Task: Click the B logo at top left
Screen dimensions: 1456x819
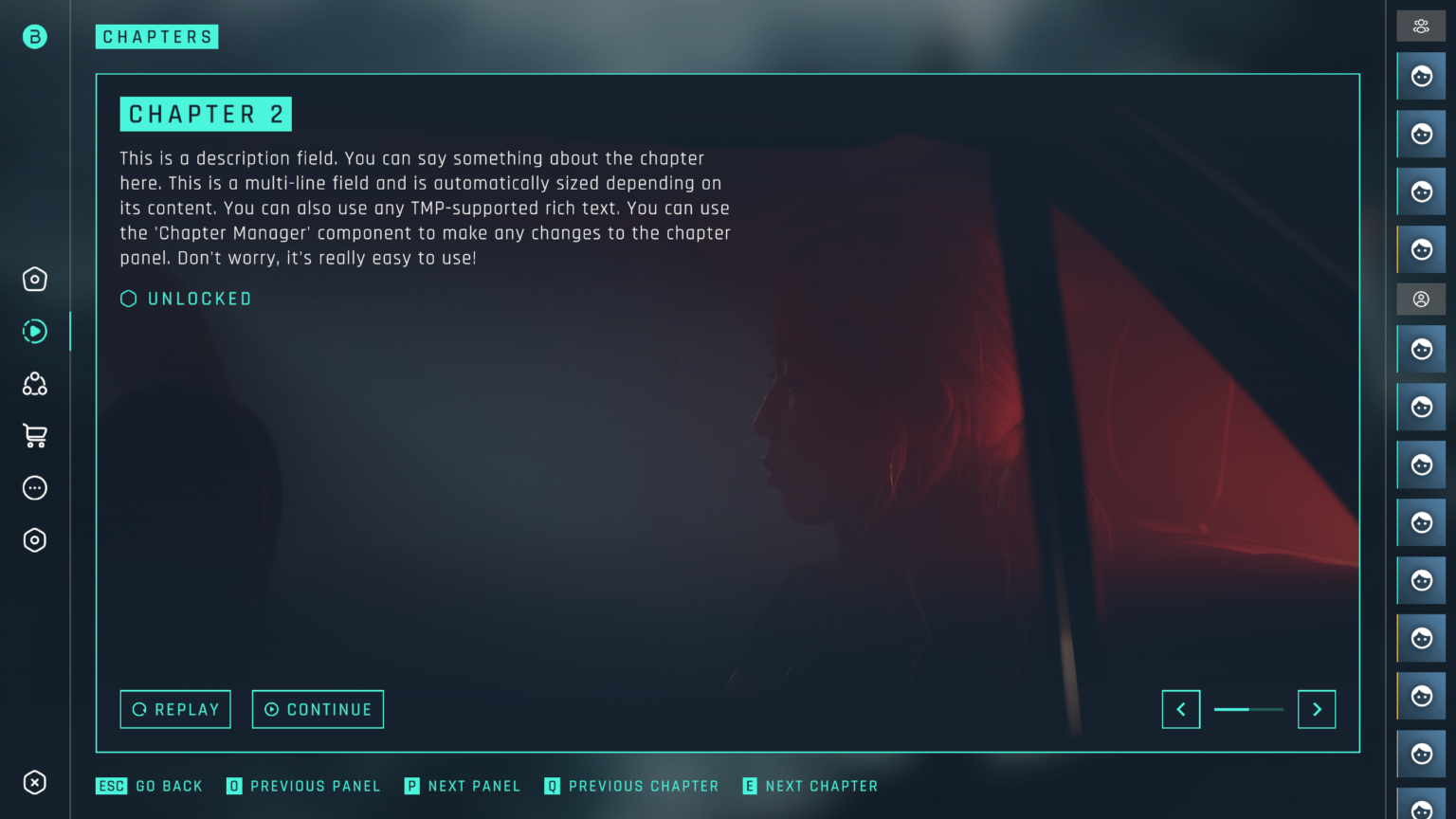Action: click(x=34, y=37)
